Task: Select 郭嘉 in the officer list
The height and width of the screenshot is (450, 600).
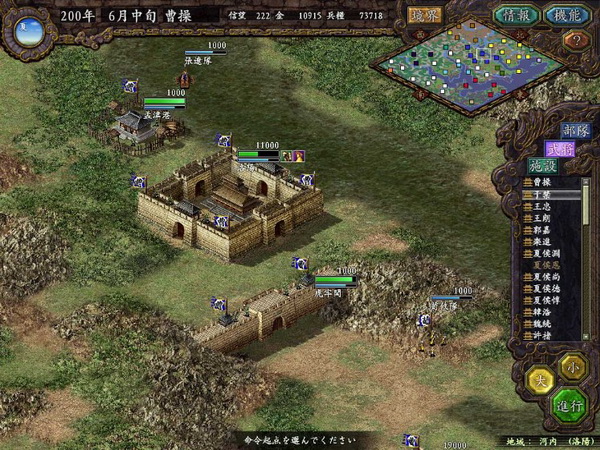Action: pos(543,230)
